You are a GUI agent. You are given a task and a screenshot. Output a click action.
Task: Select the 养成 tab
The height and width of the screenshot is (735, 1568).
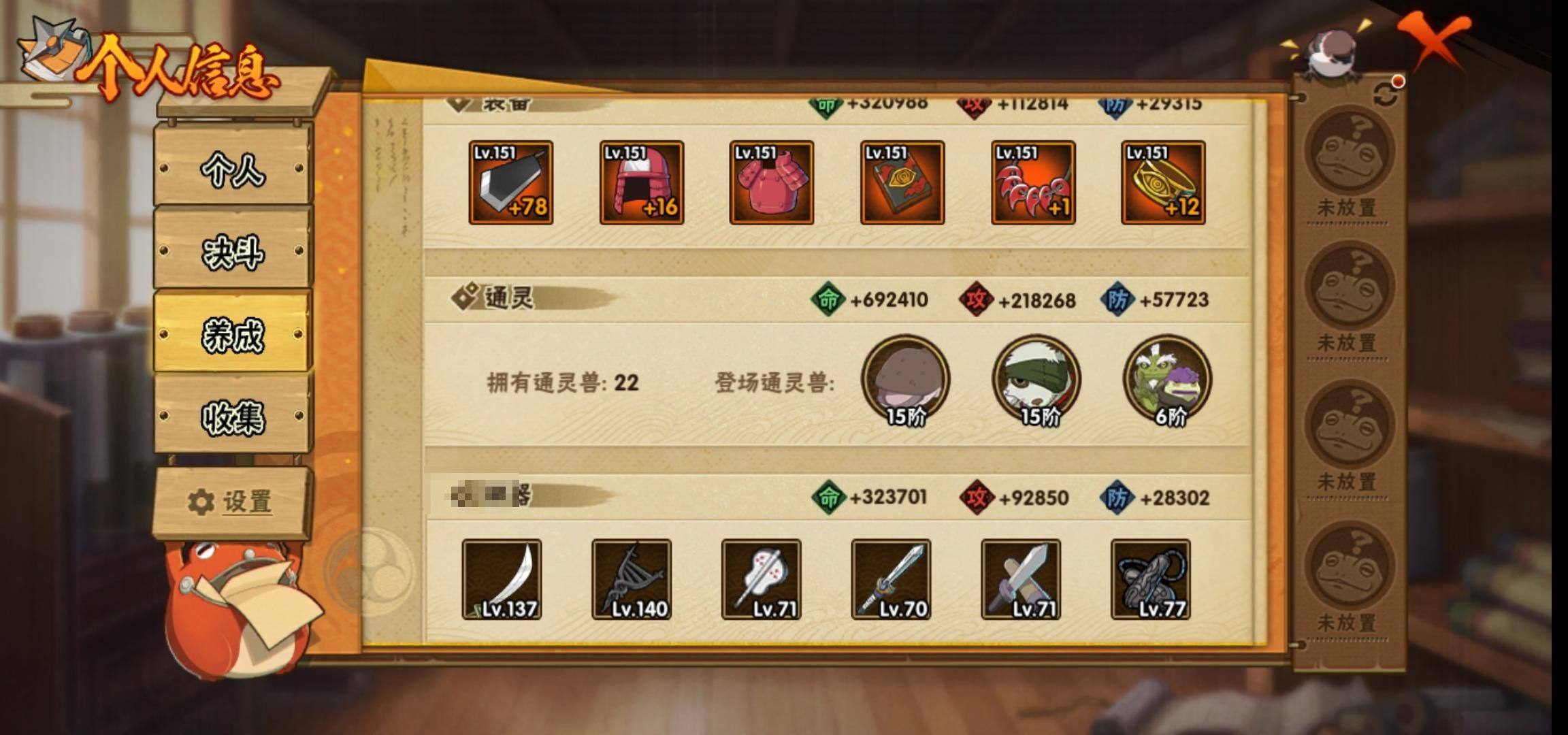pos(233,333)
